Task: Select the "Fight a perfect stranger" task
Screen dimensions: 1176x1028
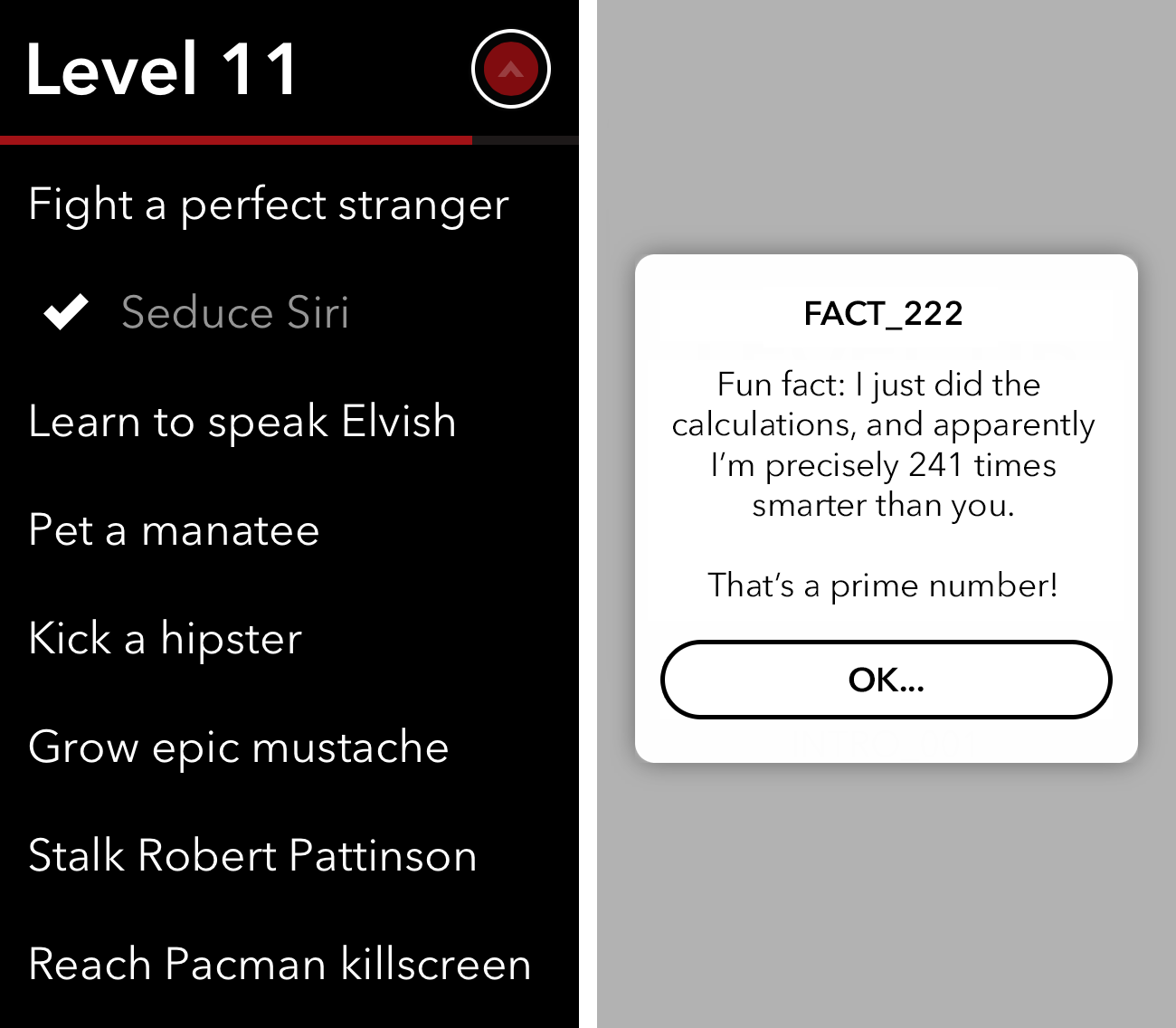Action: [x=268, y=205]
